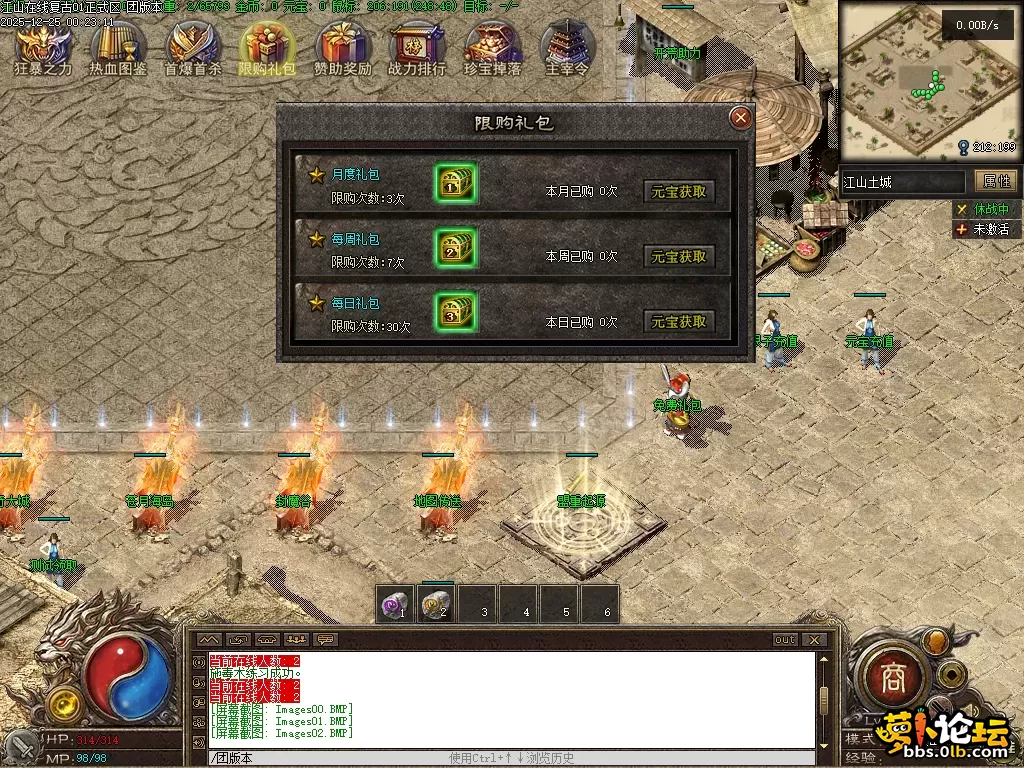Select the monthly gift chest icon numbered 1

455,183
